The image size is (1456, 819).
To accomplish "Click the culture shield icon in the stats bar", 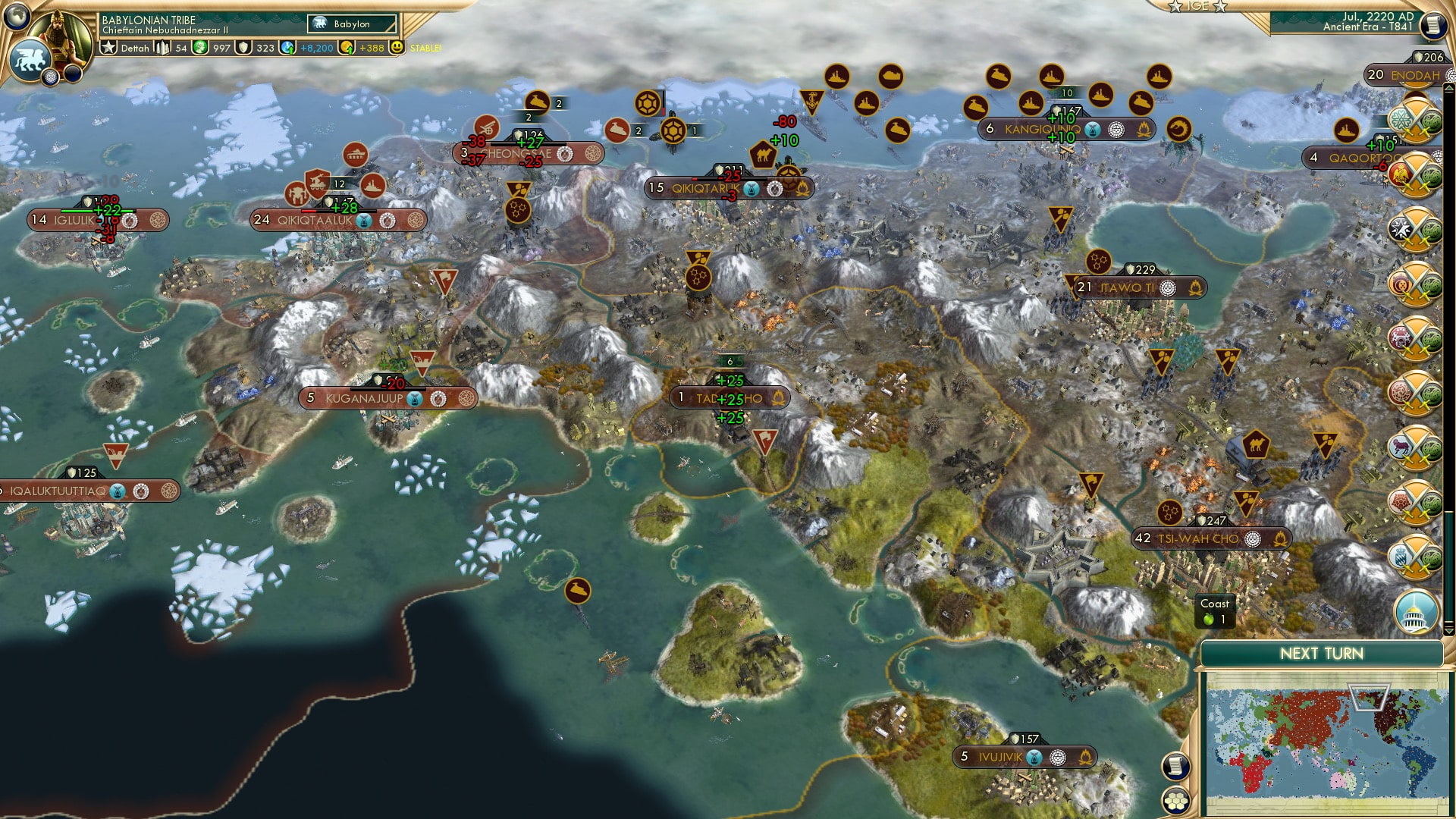I will [x=244, y=47].
